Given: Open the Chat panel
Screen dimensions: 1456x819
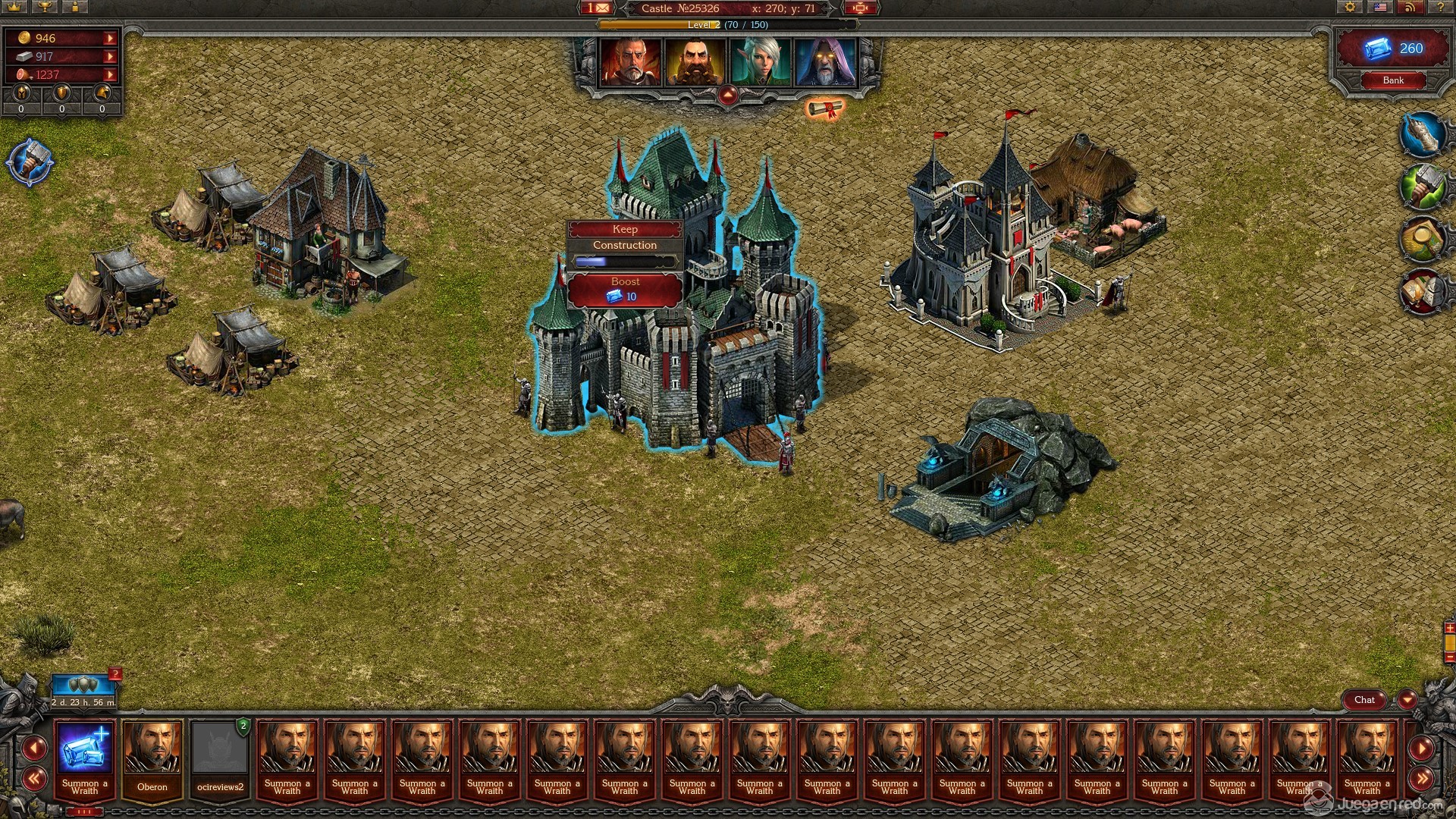Looking at the screenshot, I should coord(1364,700).
